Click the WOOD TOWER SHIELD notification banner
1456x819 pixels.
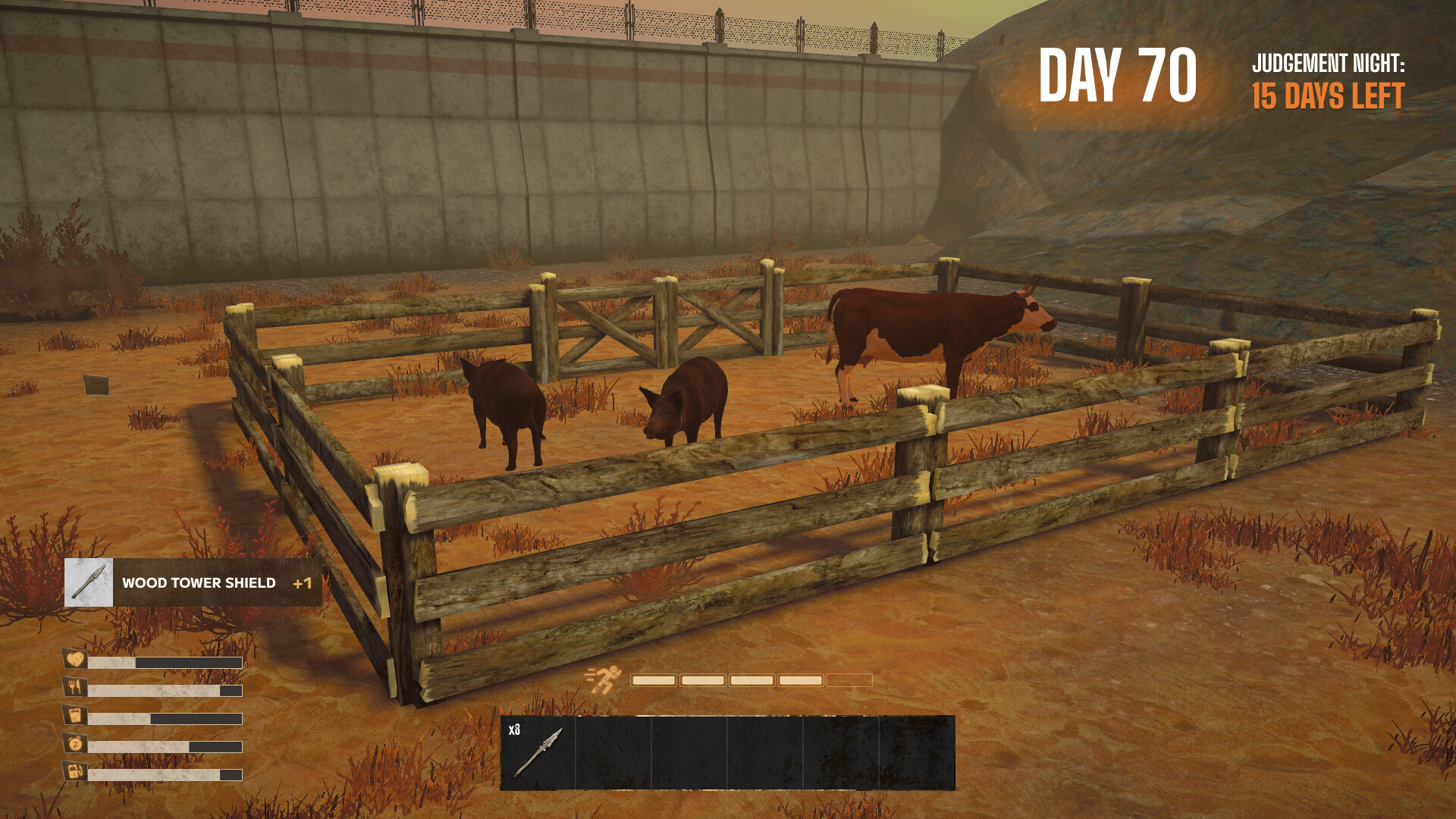pyautogui.click(x=197, y=584)
